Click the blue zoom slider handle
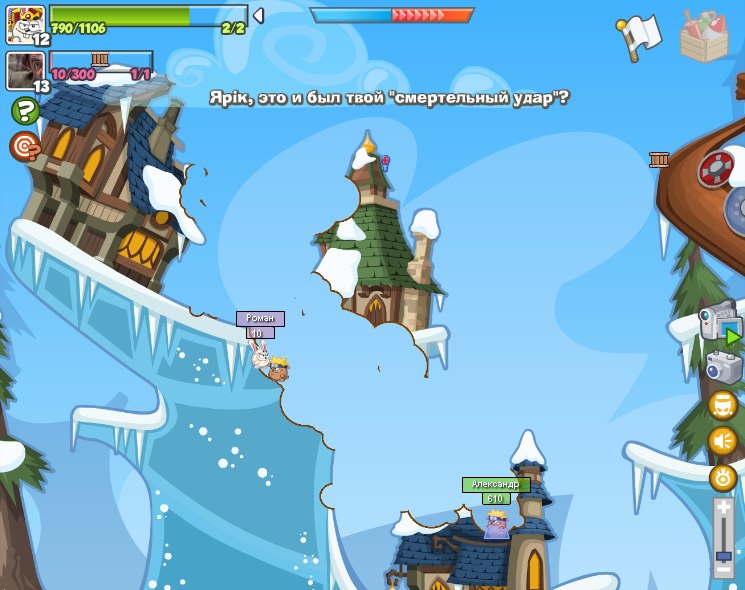The height and width of the screenshot is (590, 745). tap(723, 552)
